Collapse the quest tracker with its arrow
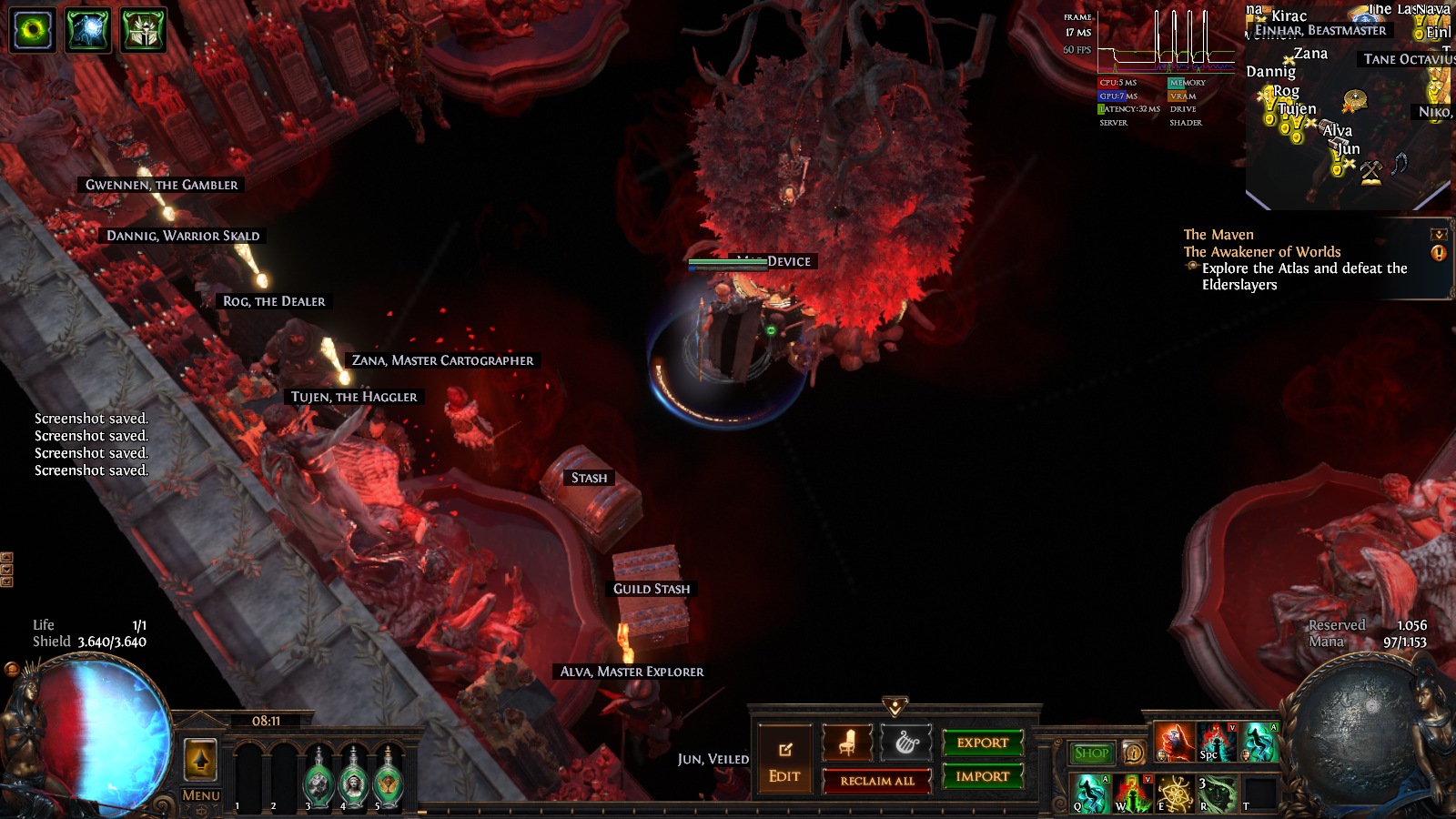This screenshot has height=819, width=1456. pyautogui.click(x=1439, y=234)
